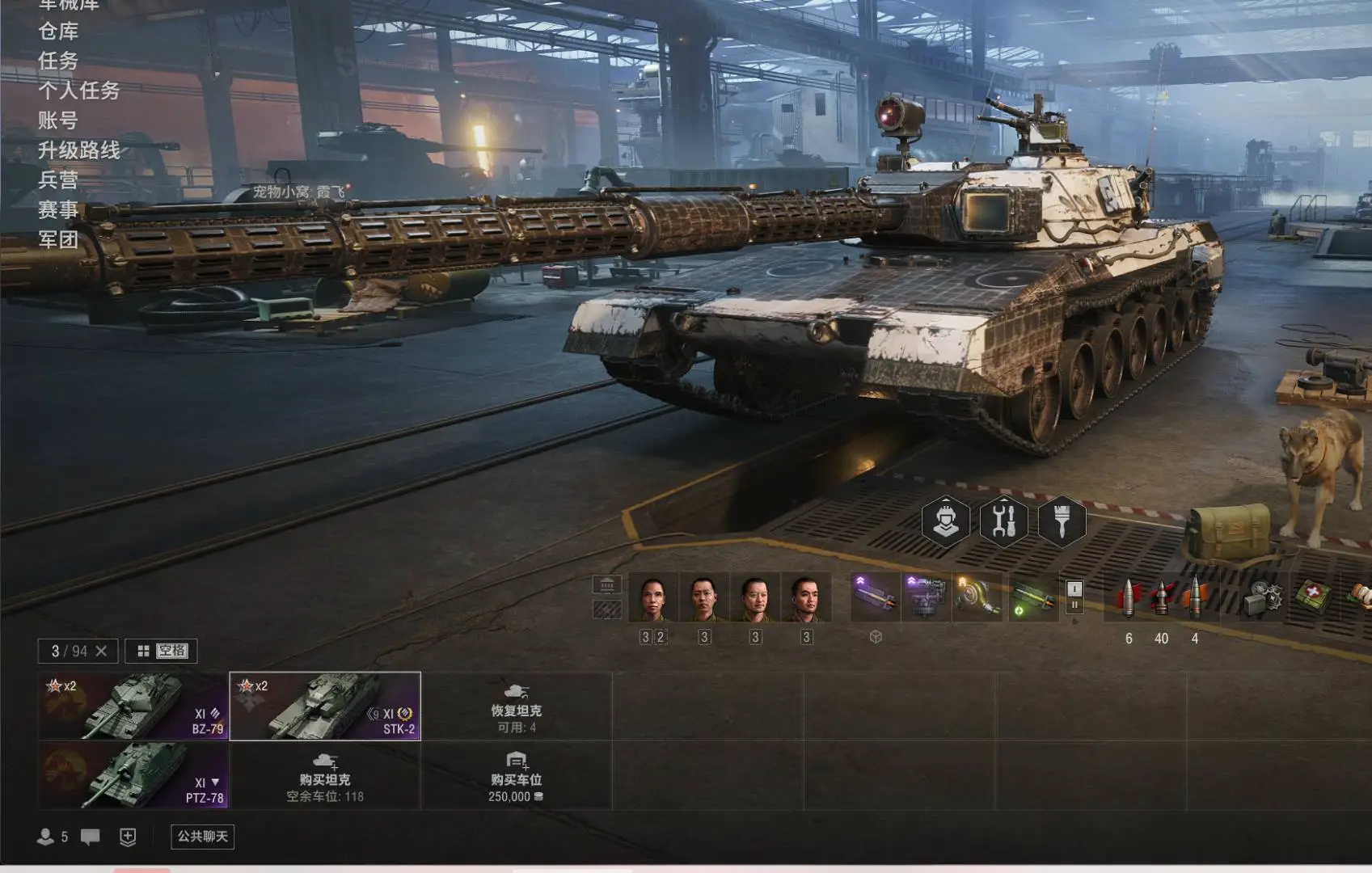
Task: Clear the 3/94 carousel filter
Action: click(x=101, y=651)
